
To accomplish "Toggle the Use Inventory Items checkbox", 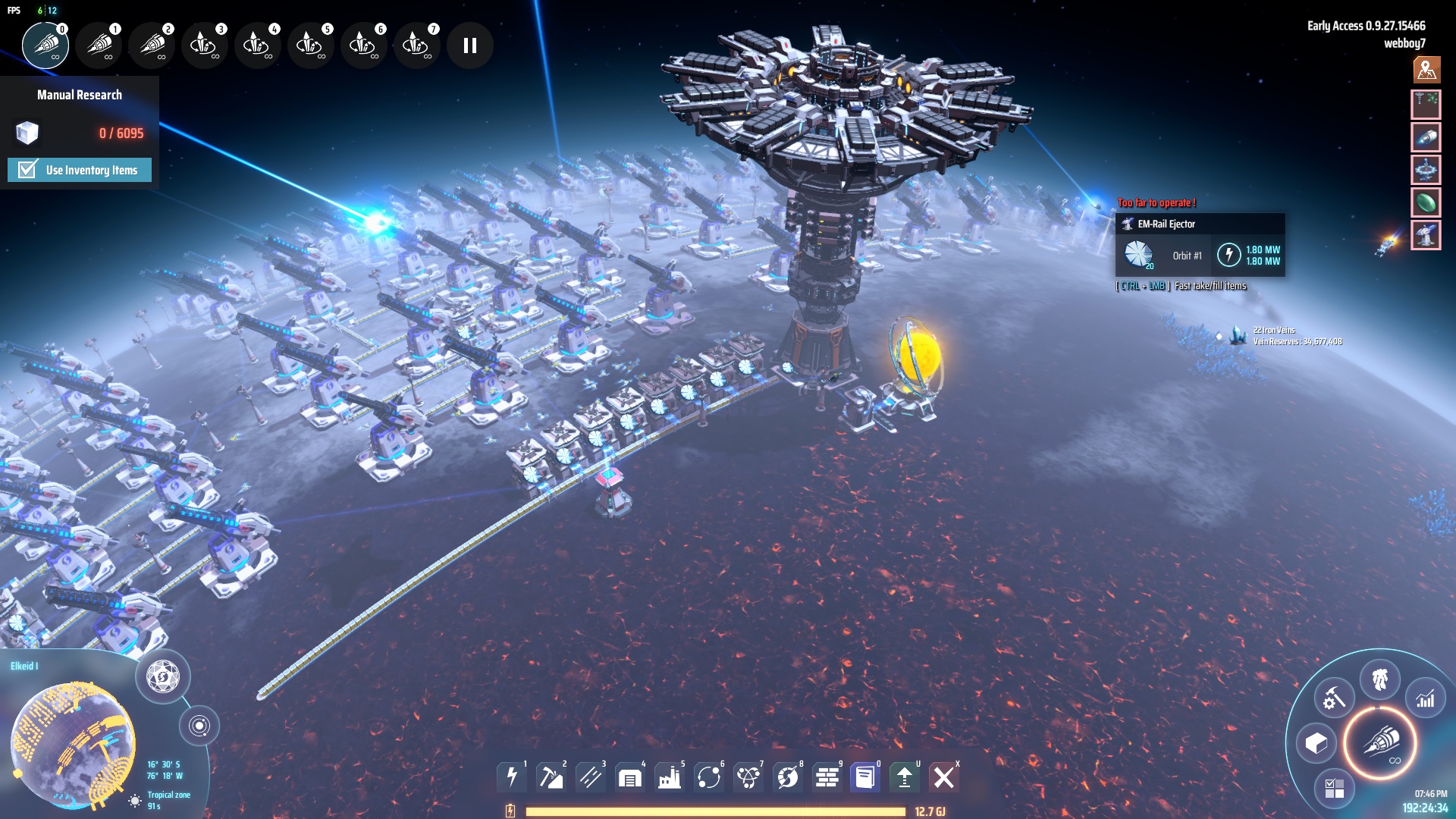I will click(28, 170).
